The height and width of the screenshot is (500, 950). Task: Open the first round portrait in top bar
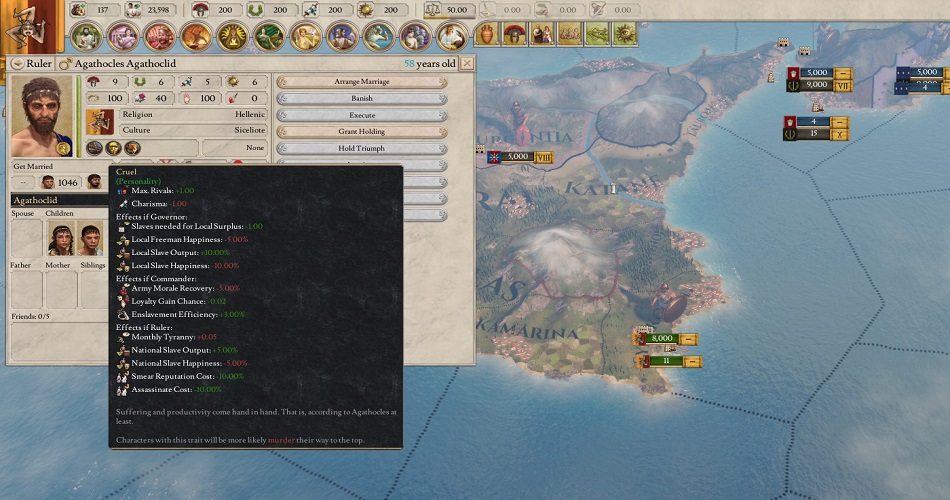(x=86, y=37)
